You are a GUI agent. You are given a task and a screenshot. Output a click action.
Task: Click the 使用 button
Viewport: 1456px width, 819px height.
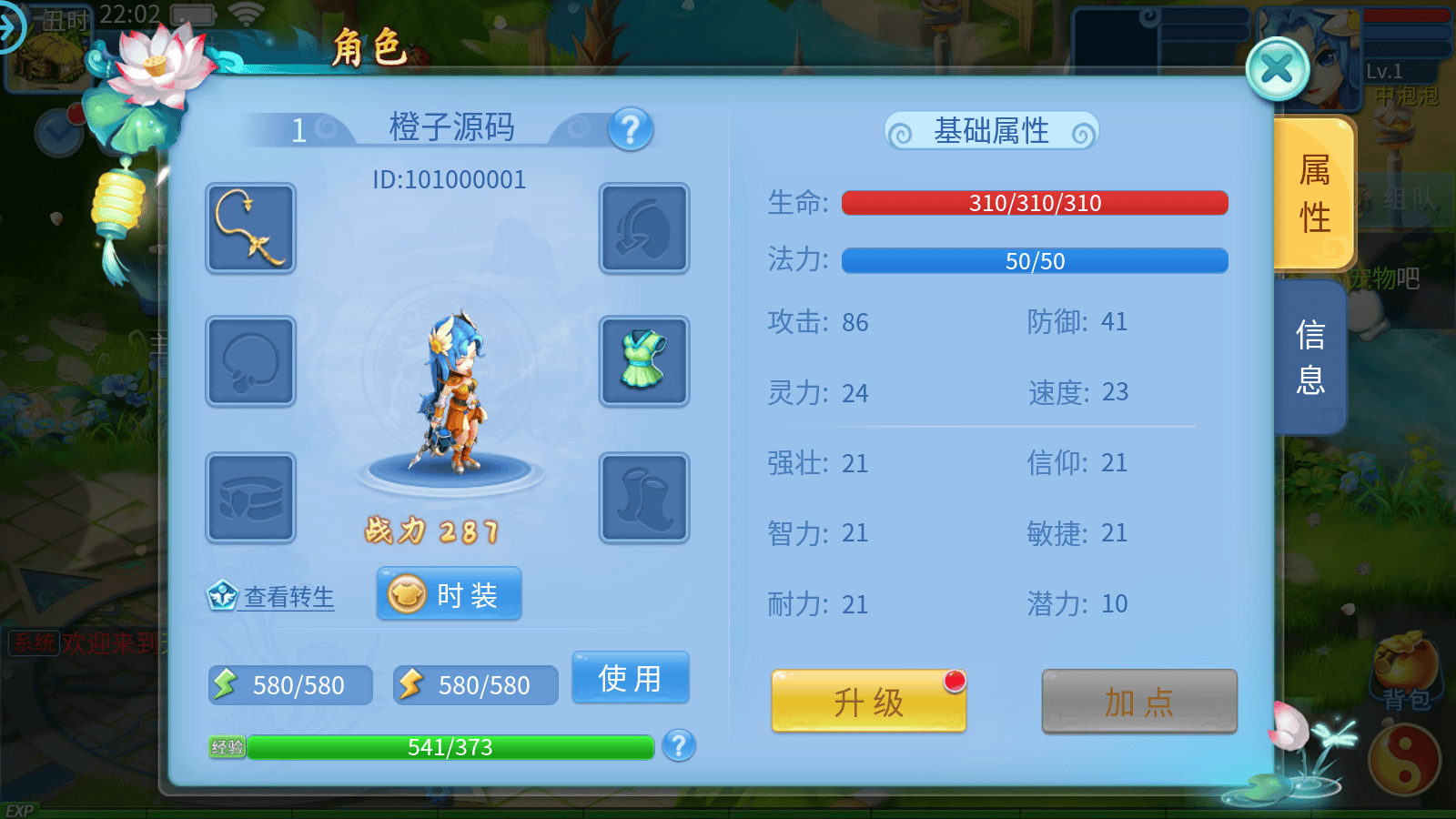pyautogui.click(x=631, y=677)
